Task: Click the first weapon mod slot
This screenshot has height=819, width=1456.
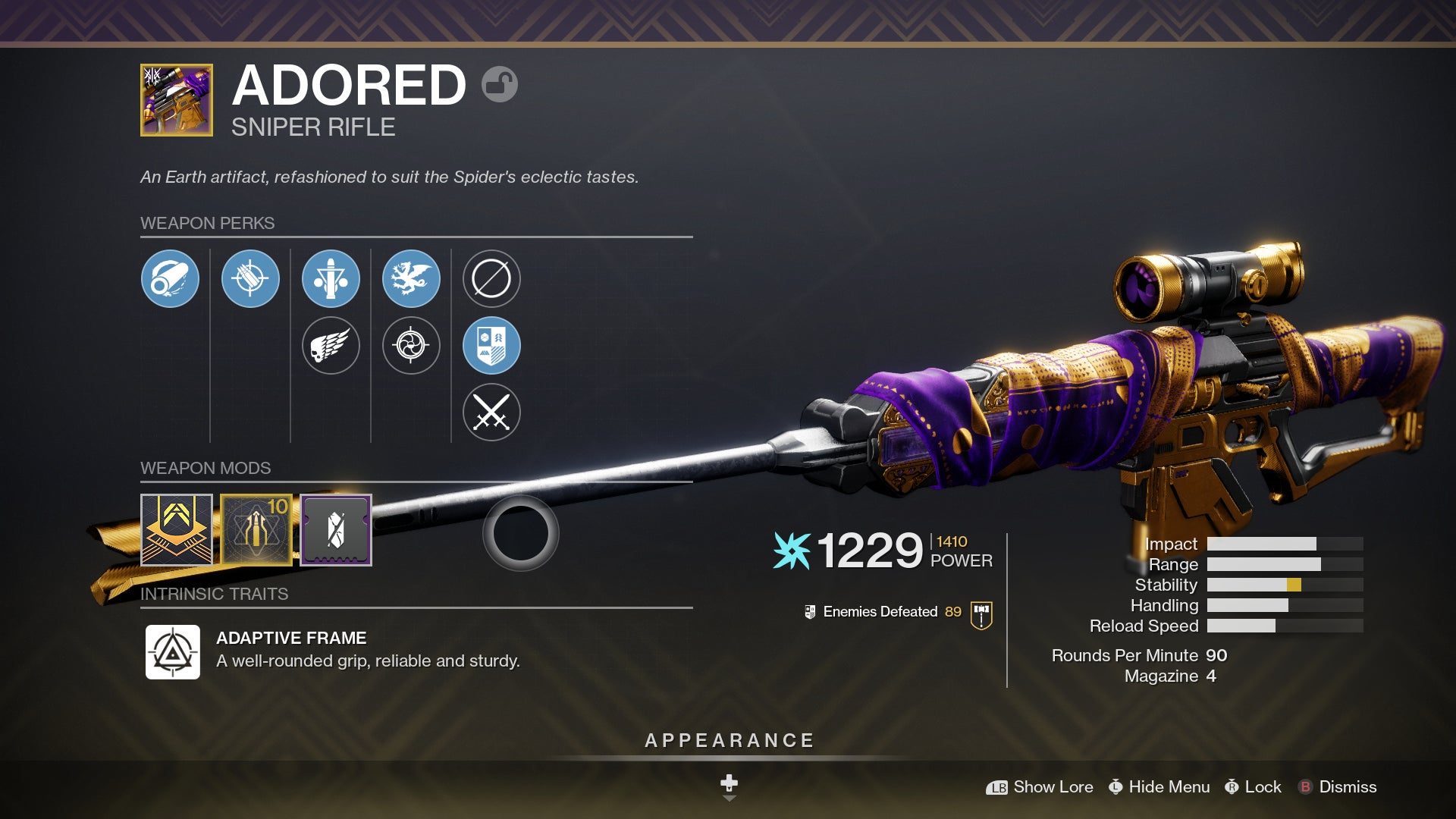Action: point(177,529)
